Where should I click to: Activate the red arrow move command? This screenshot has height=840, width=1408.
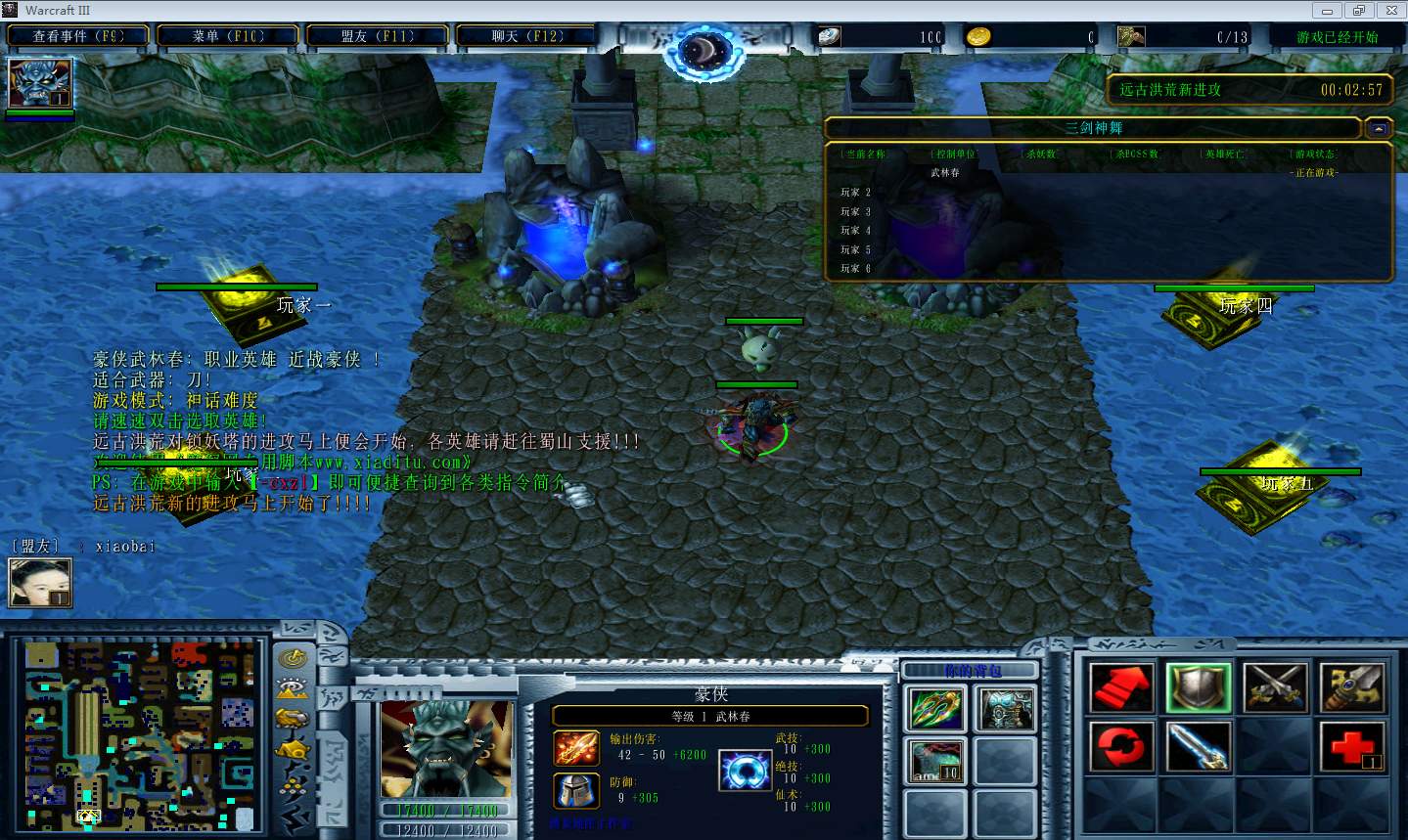(x=1121, y=687)
